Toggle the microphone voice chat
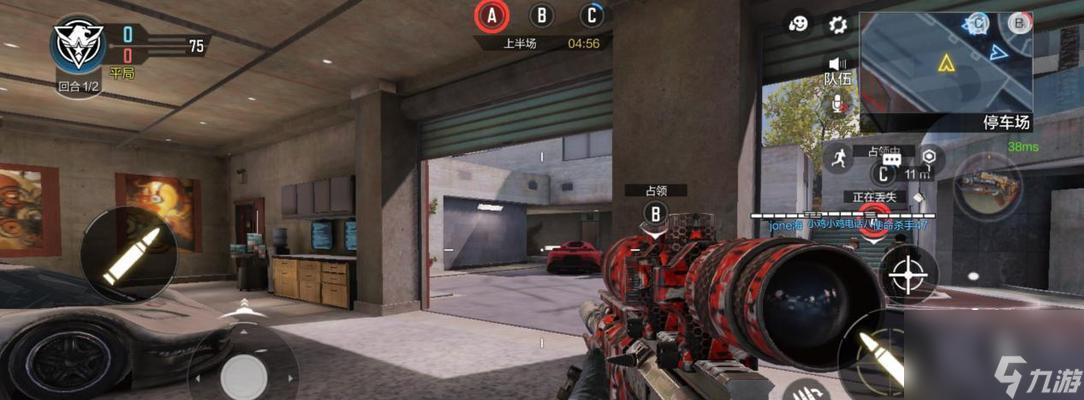Screen dimensions: 1084x400 [837, 103]
